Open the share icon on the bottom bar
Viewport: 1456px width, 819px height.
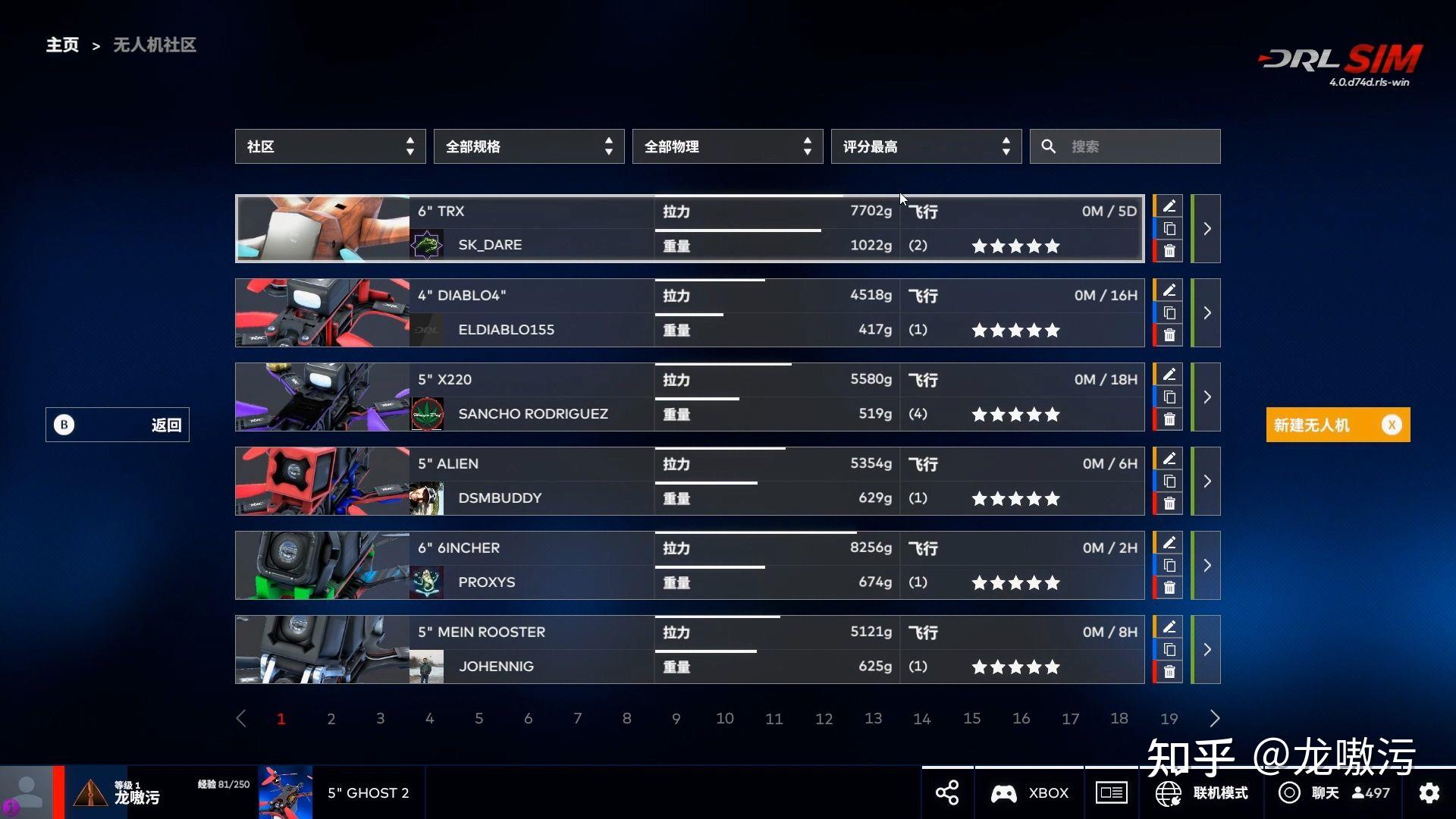pyautogui.click(x=946, y=792)
